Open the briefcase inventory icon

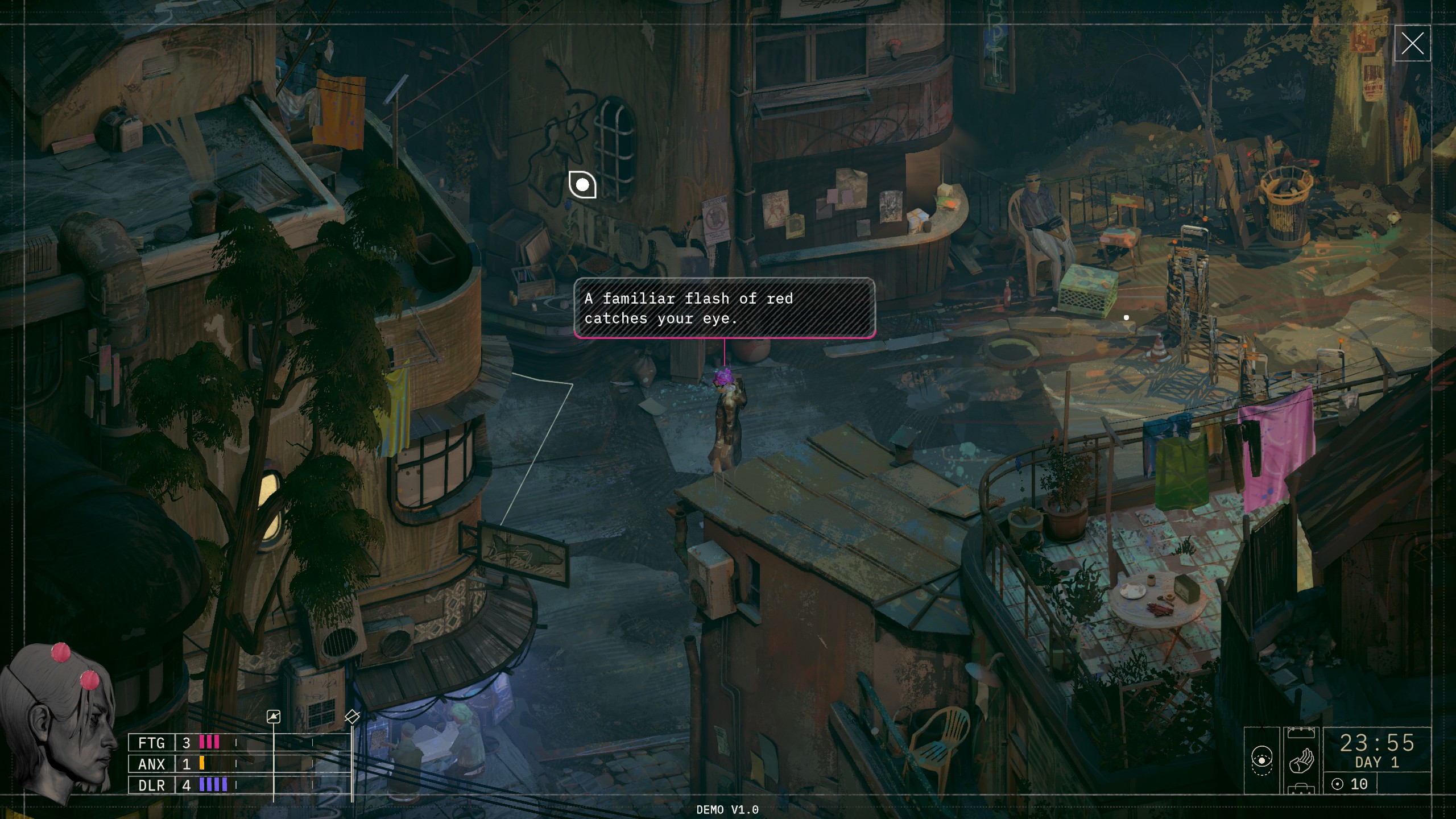[1301, 789]
